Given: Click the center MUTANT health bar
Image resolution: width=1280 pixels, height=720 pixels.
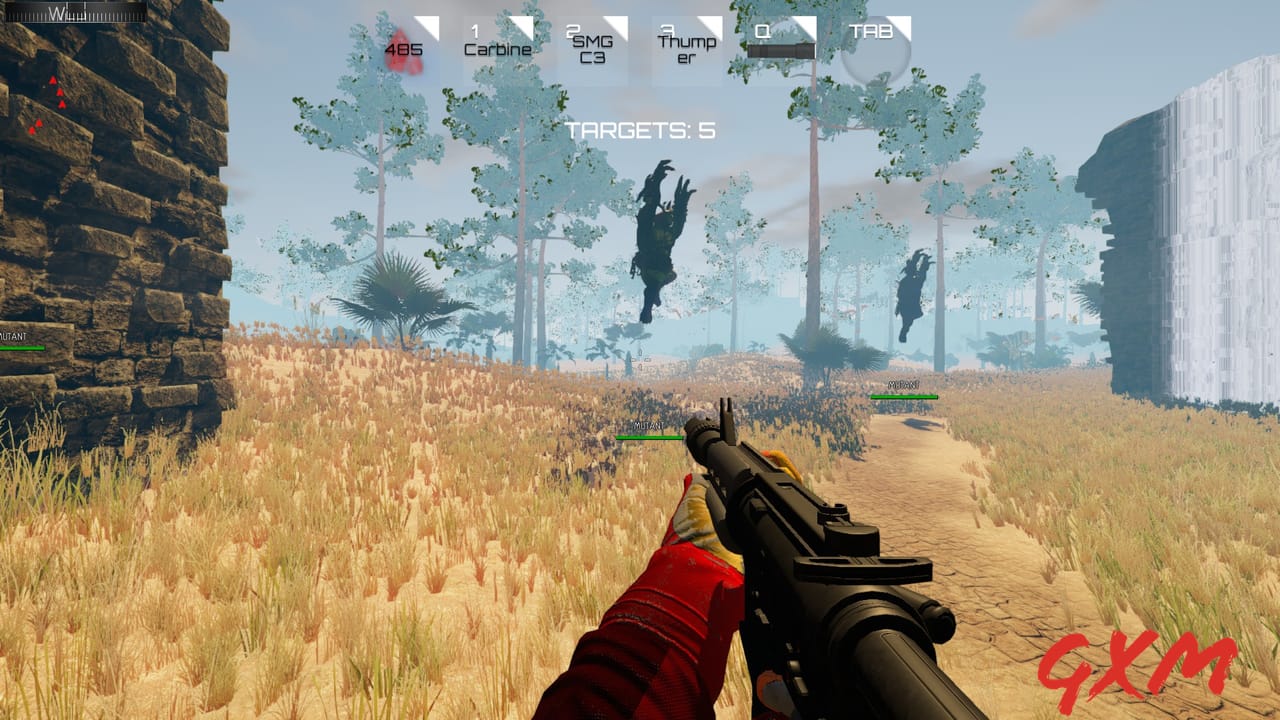Looking at the screenshot, I should click(647, 436).
